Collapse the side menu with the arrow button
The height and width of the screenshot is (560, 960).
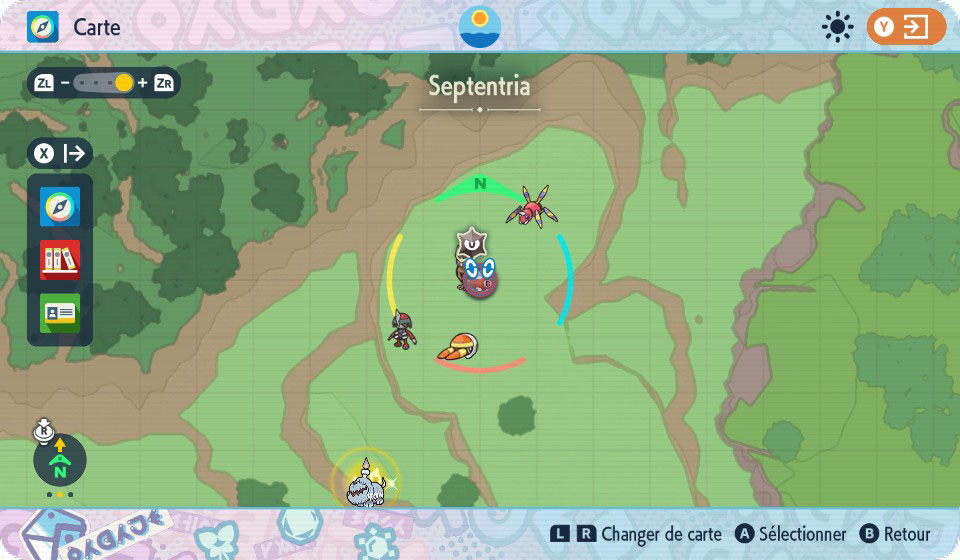(x=61, y=154)
